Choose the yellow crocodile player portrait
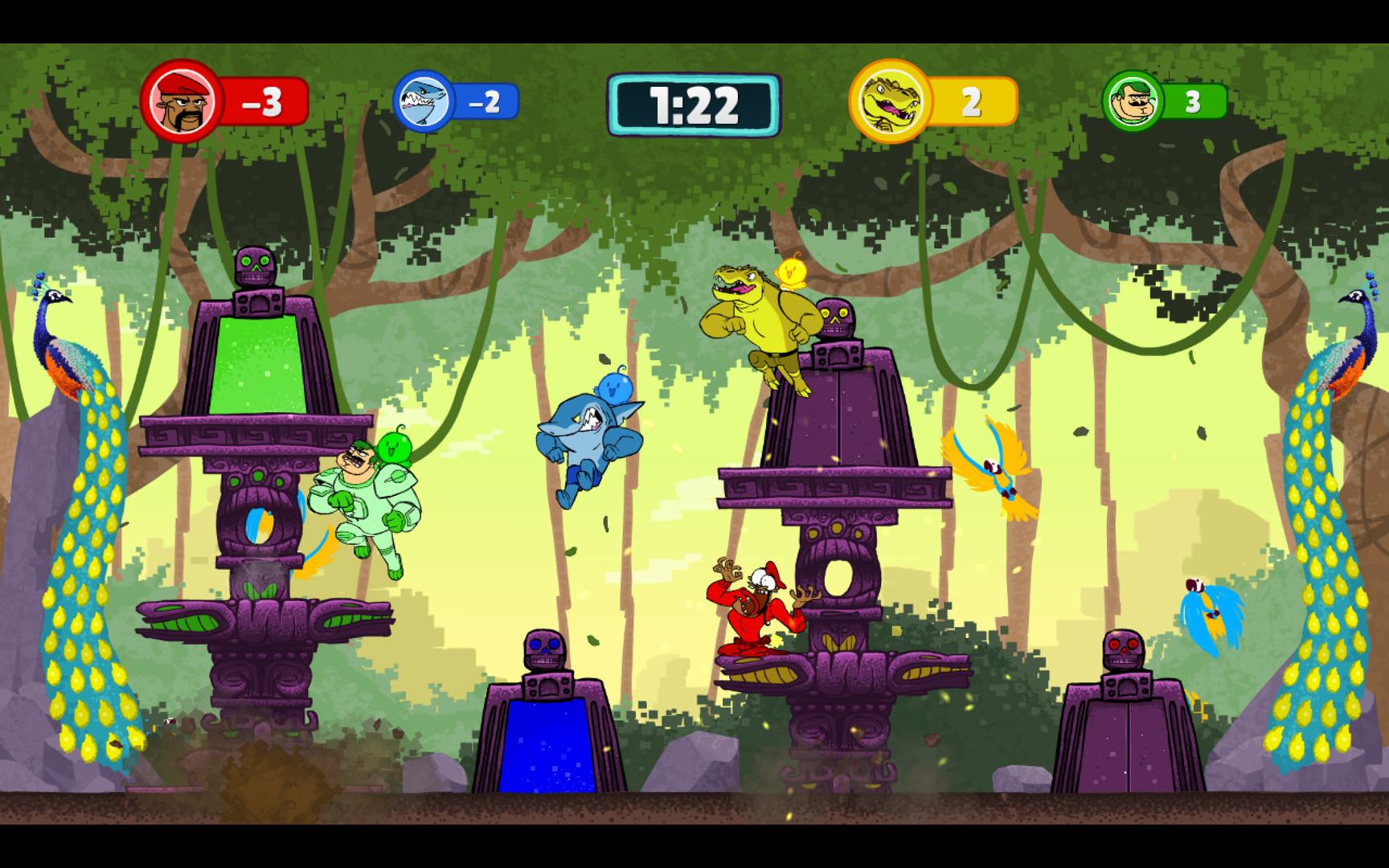Screen dimensions: 1389x868 [888, 101]
